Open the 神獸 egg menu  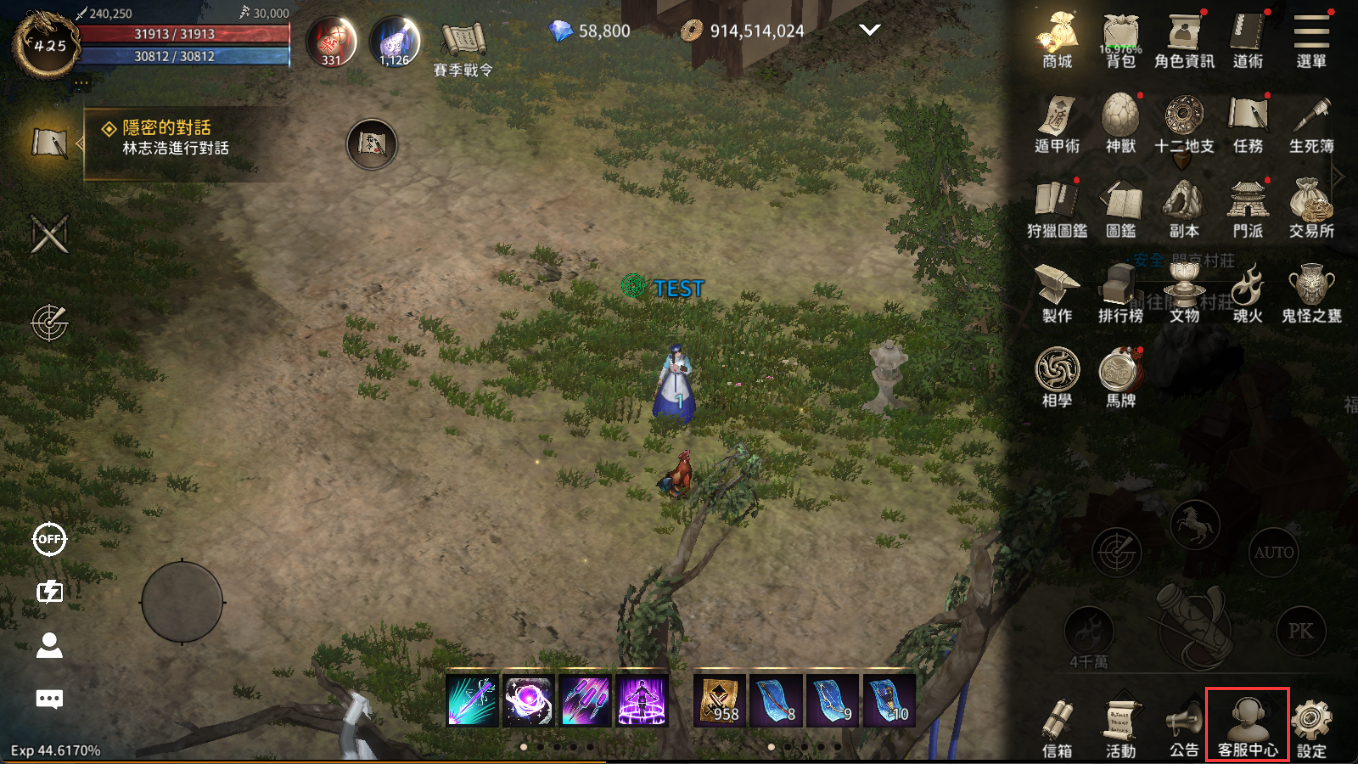tap(1121, 123)
